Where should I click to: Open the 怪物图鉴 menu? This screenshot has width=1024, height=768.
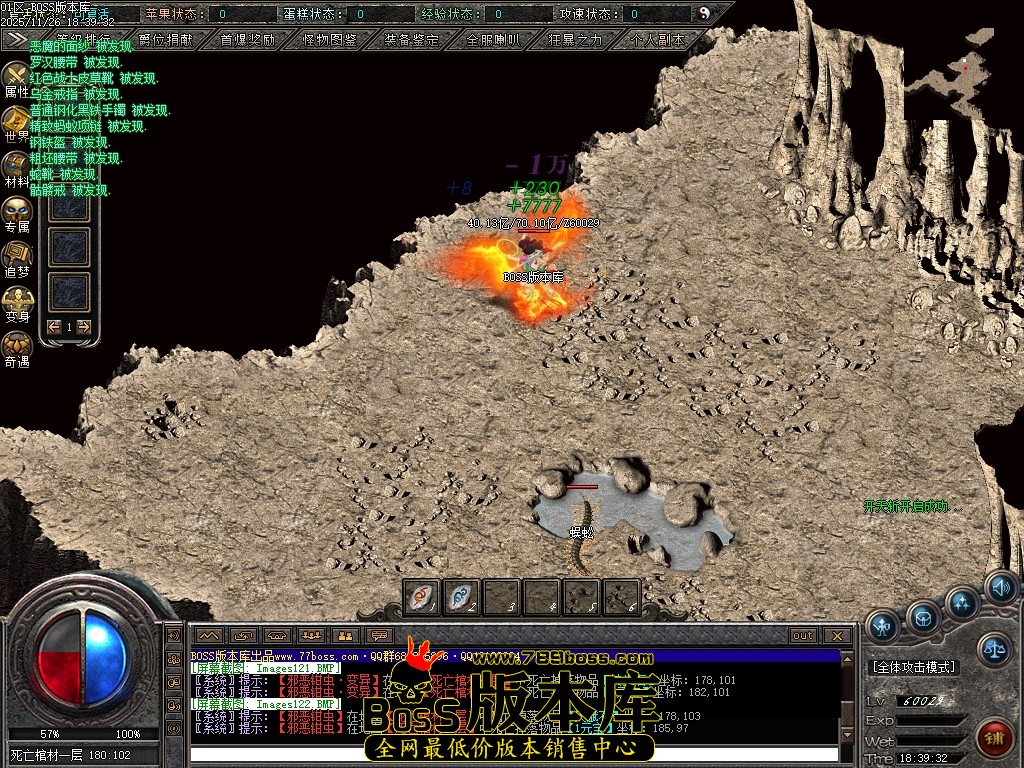coord(329,40)
